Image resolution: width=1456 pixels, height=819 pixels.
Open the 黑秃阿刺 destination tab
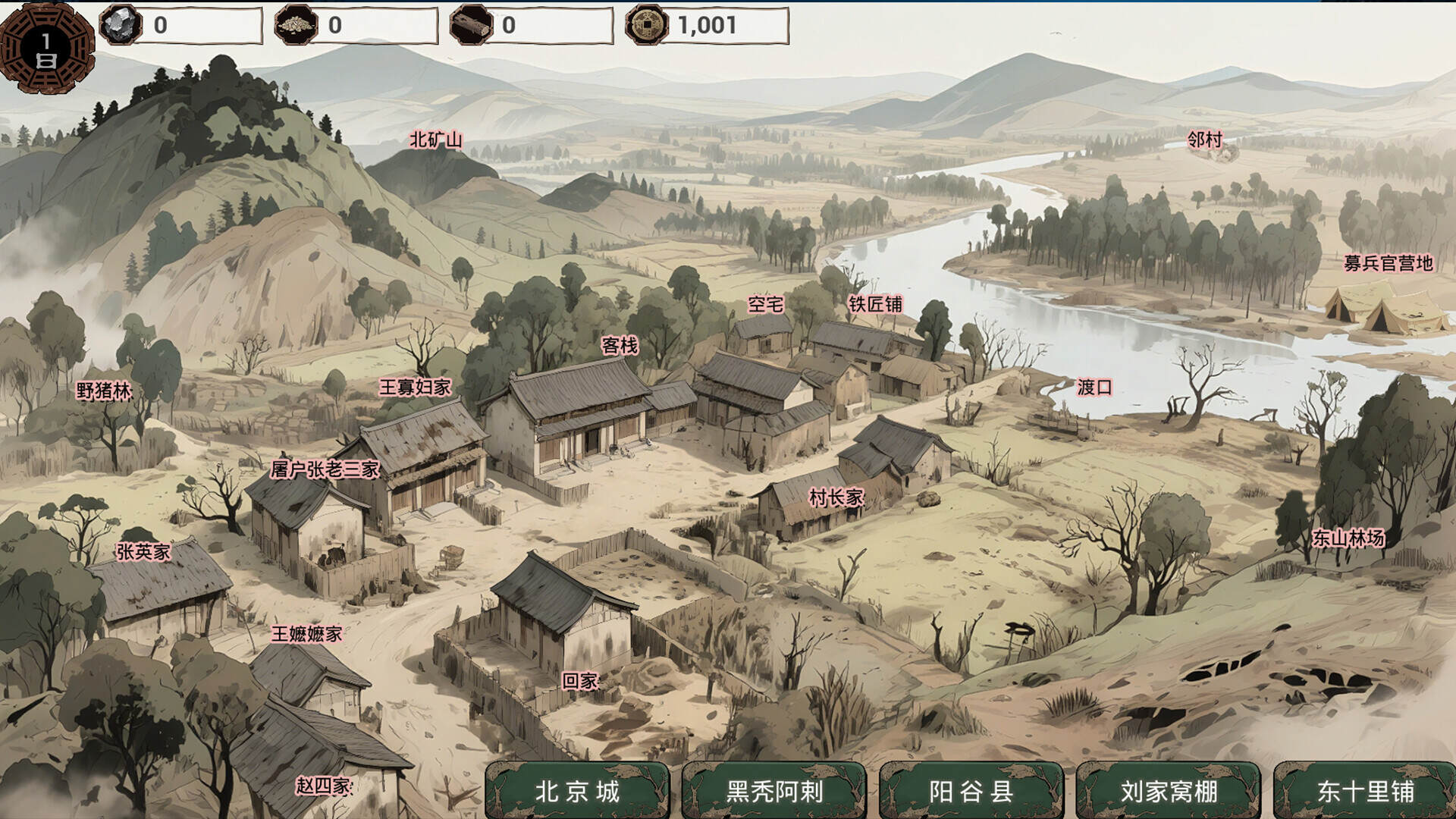coord(775,789)
